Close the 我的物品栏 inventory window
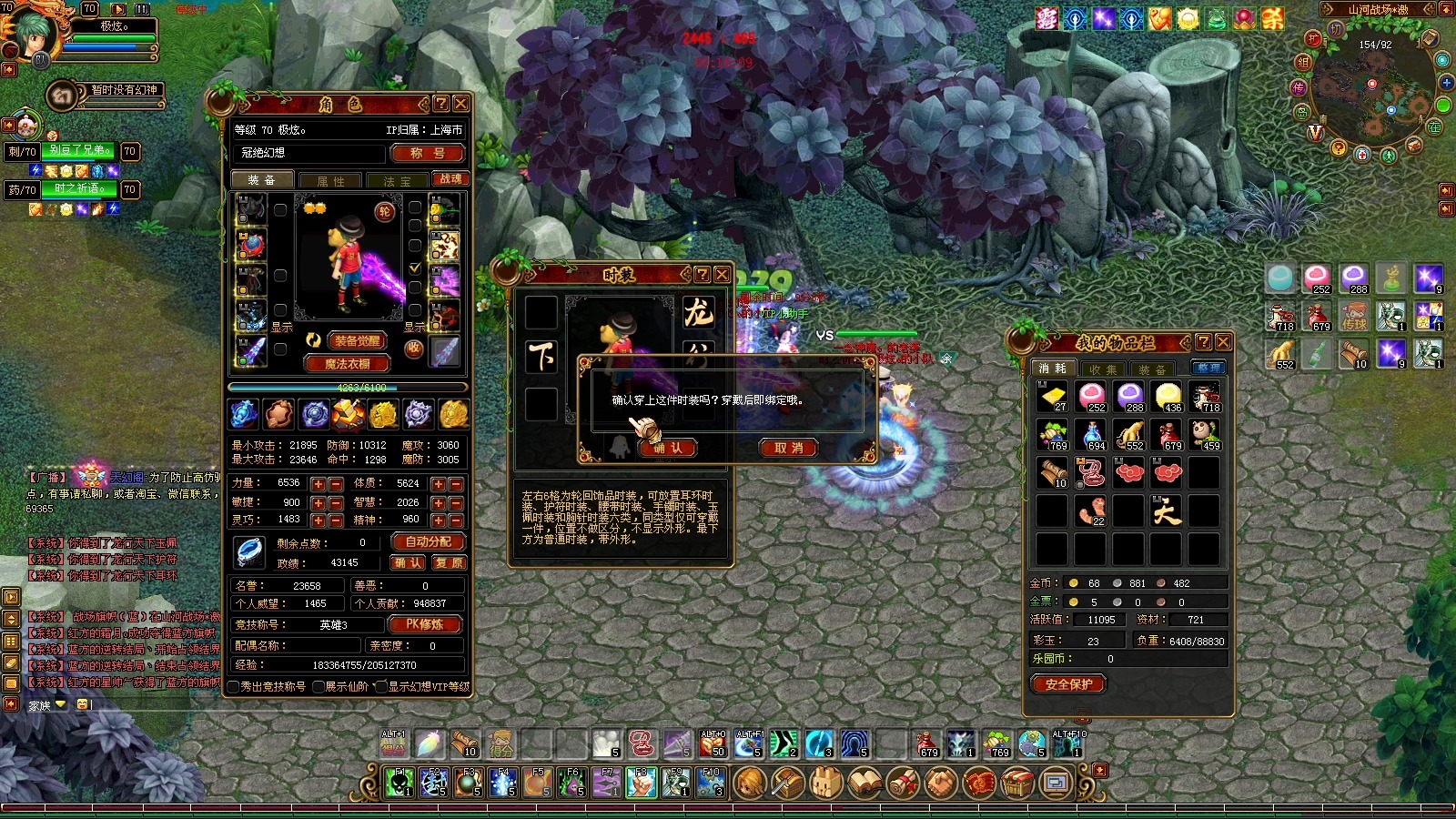 [x=1223, y=342]
